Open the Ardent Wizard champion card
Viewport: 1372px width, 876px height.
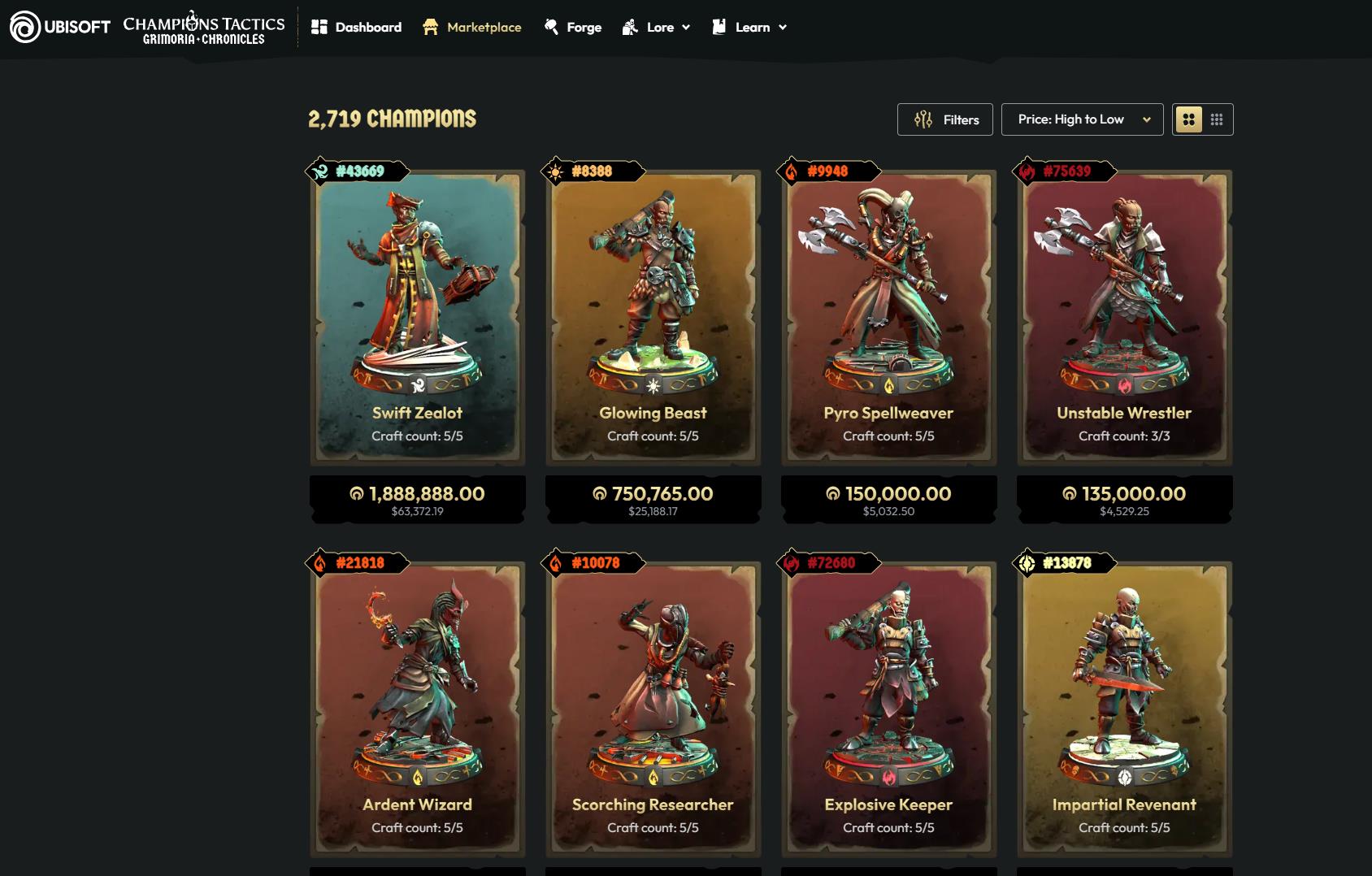417,707
